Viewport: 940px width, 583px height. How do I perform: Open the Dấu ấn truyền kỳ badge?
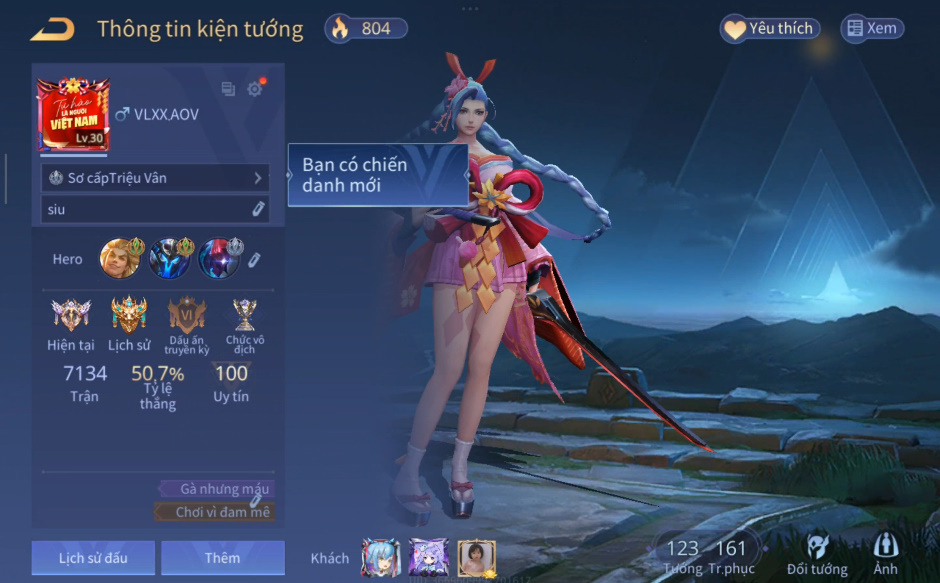pos(187,316)
